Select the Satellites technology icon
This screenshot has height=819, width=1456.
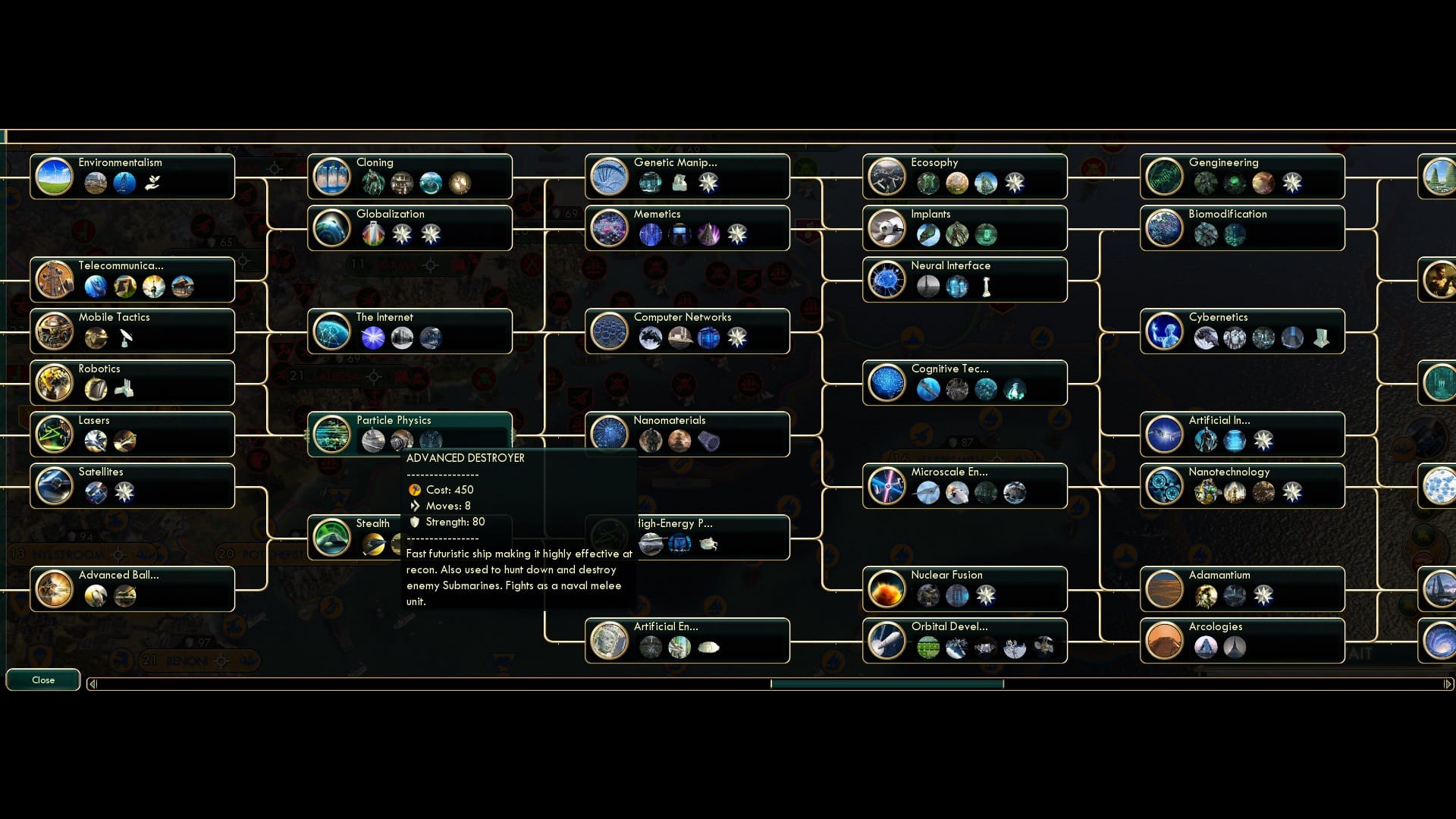(53, 485)
